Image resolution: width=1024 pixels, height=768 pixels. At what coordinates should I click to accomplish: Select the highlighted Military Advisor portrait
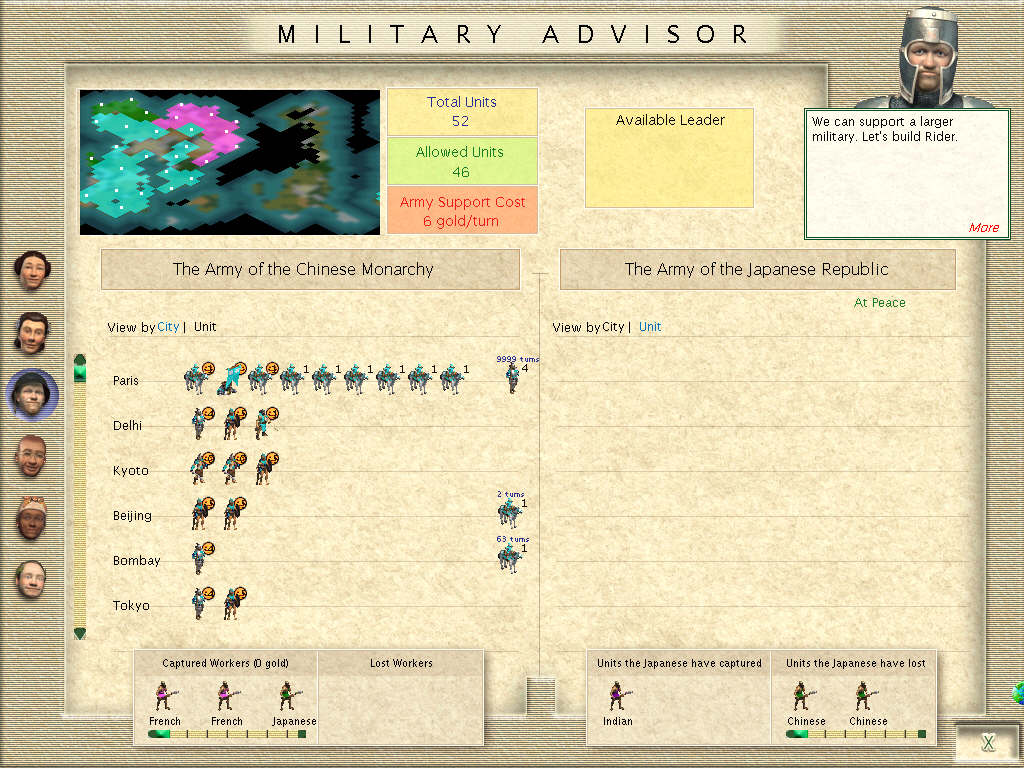coord(32,394)
